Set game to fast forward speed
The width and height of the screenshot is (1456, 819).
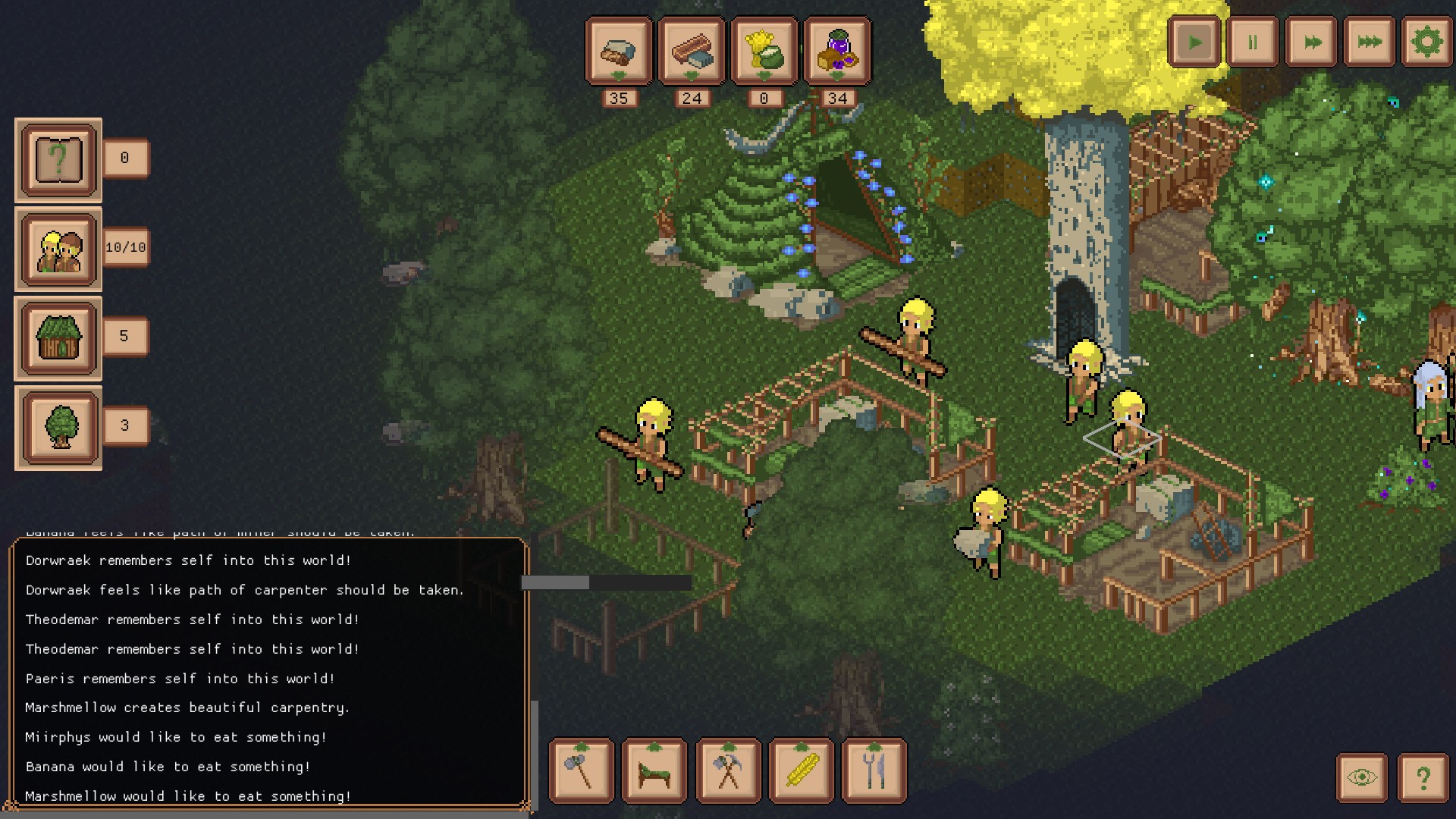[1312, 42]
